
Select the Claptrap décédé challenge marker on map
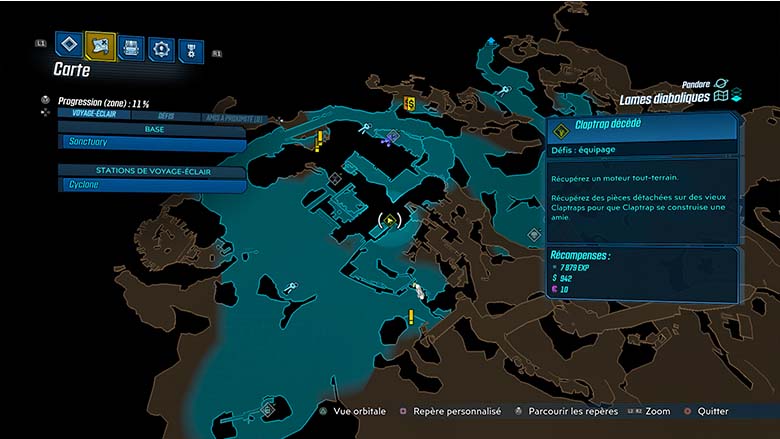(x=390, y=219)
